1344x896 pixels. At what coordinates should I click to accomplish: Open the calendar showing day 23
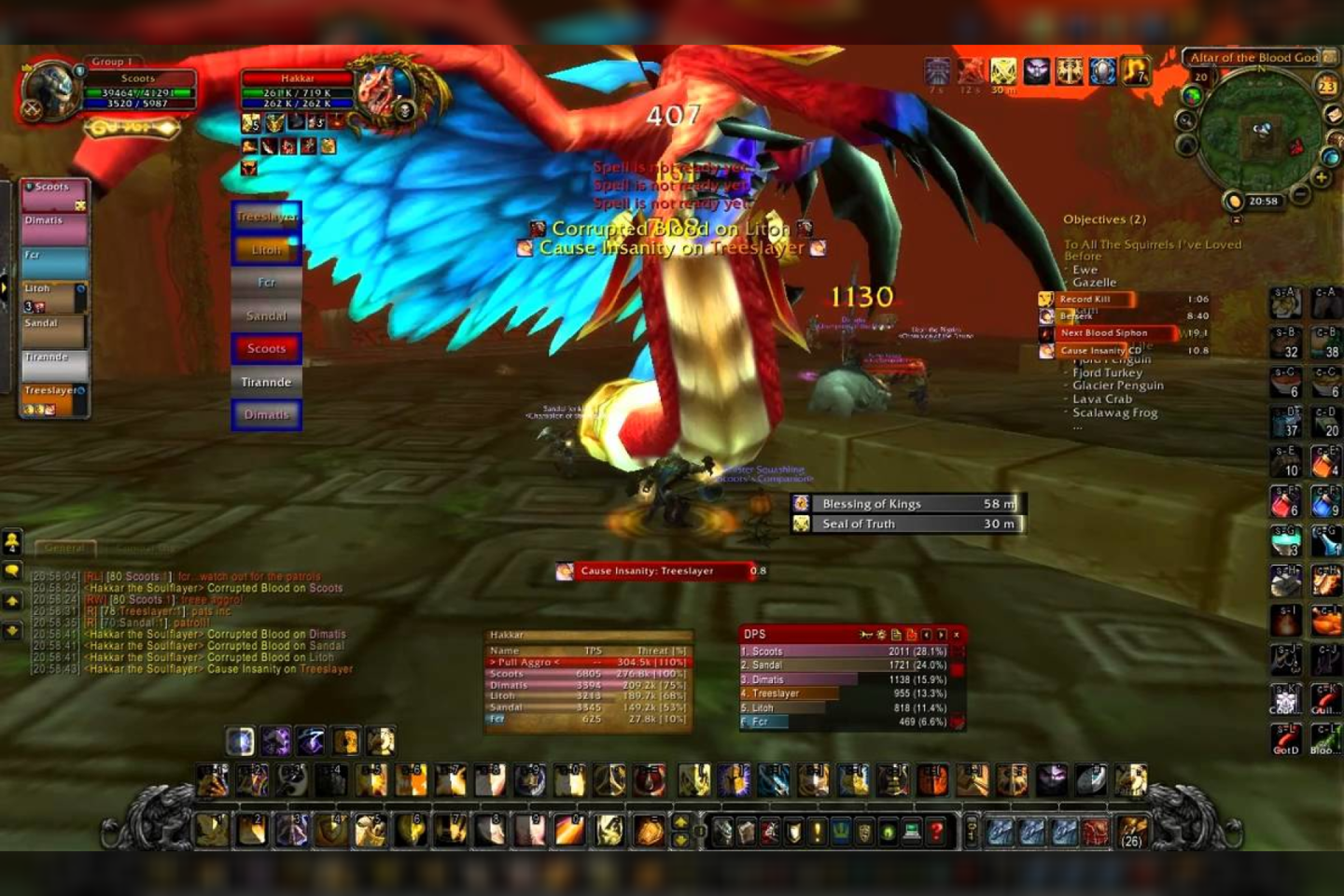(1327, 86)
